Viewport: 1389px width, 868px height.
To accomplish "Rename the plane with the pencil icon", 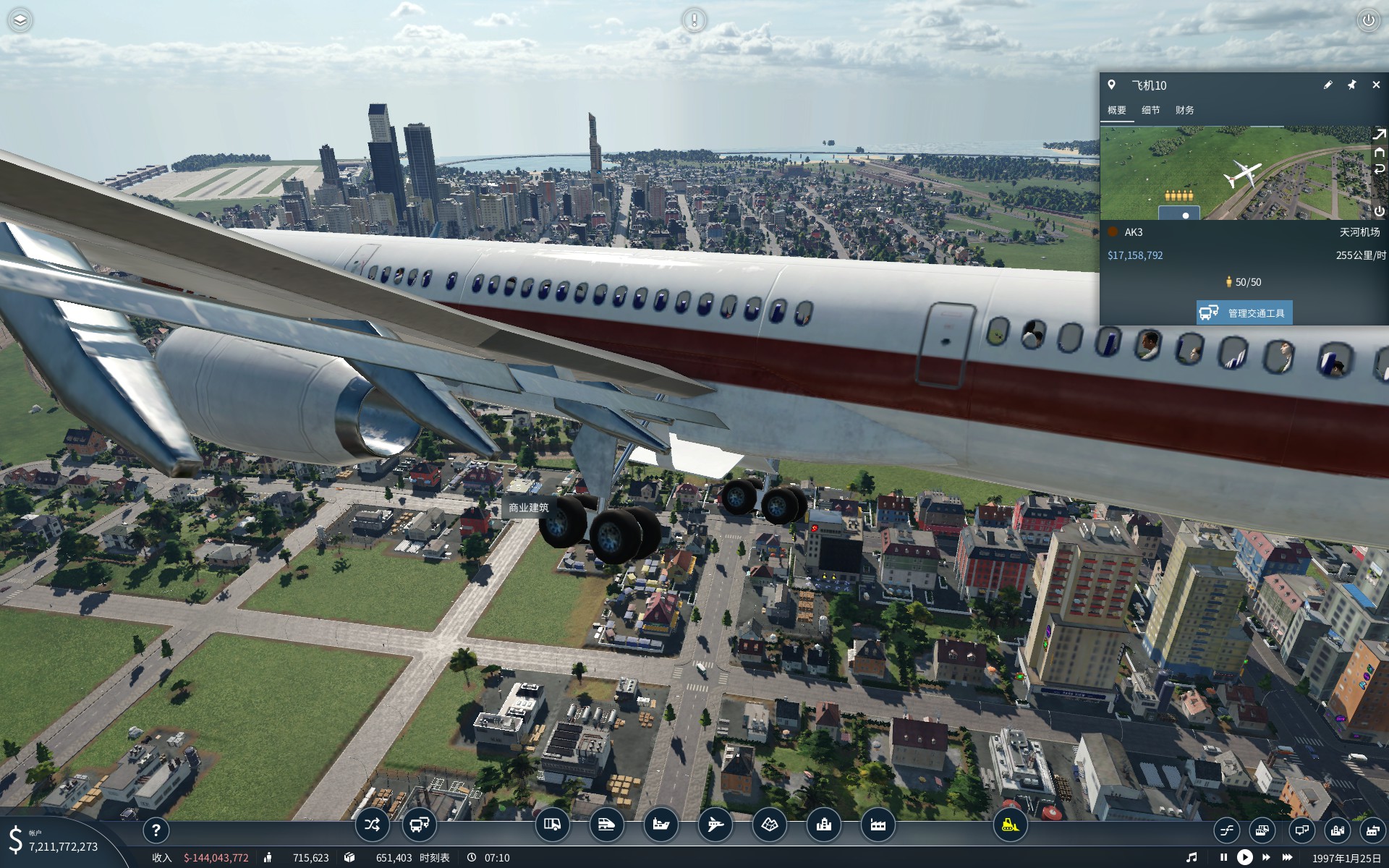I will click(x=1328, y=85).
